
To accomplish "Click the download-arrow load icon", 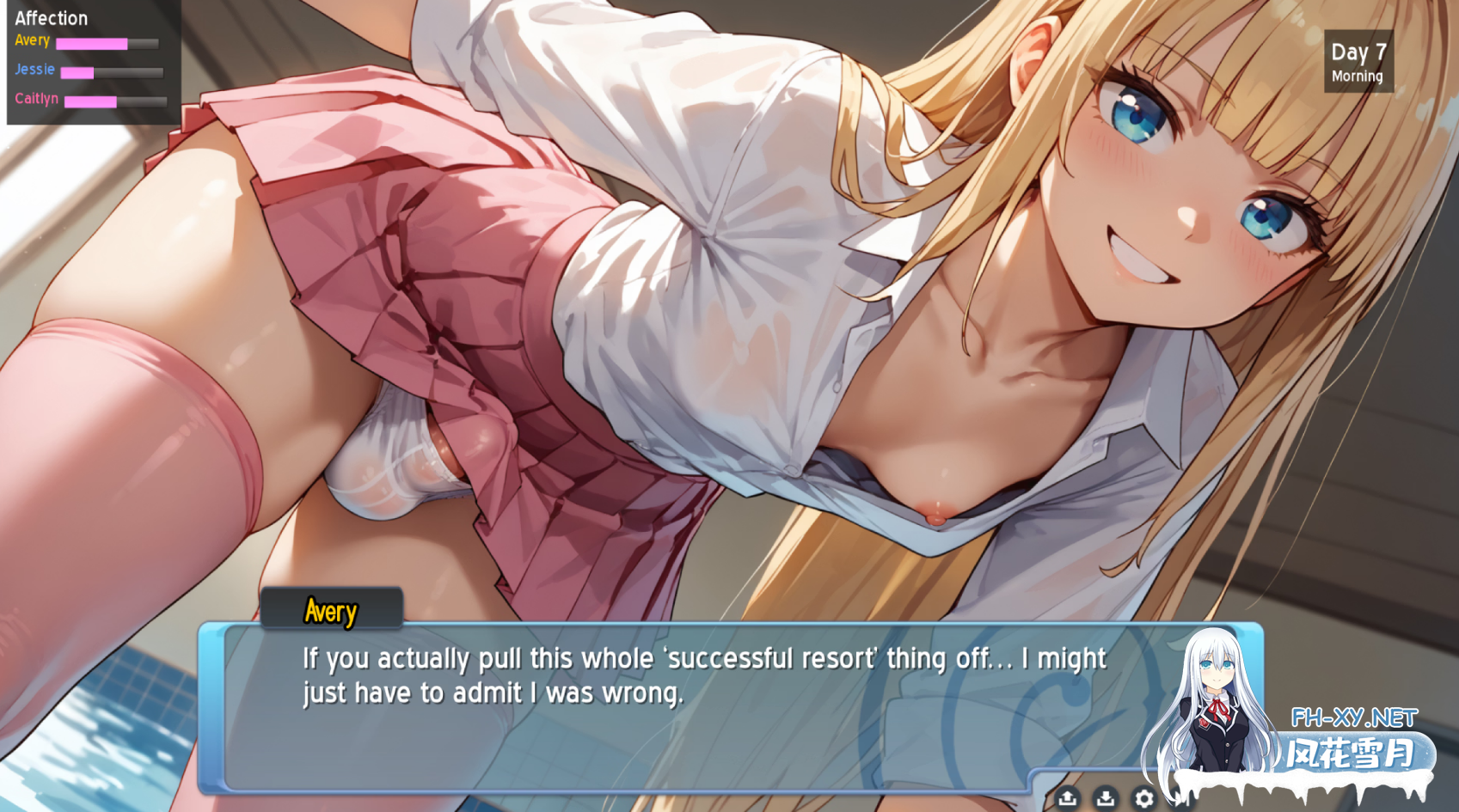I will coord(1106,798).
